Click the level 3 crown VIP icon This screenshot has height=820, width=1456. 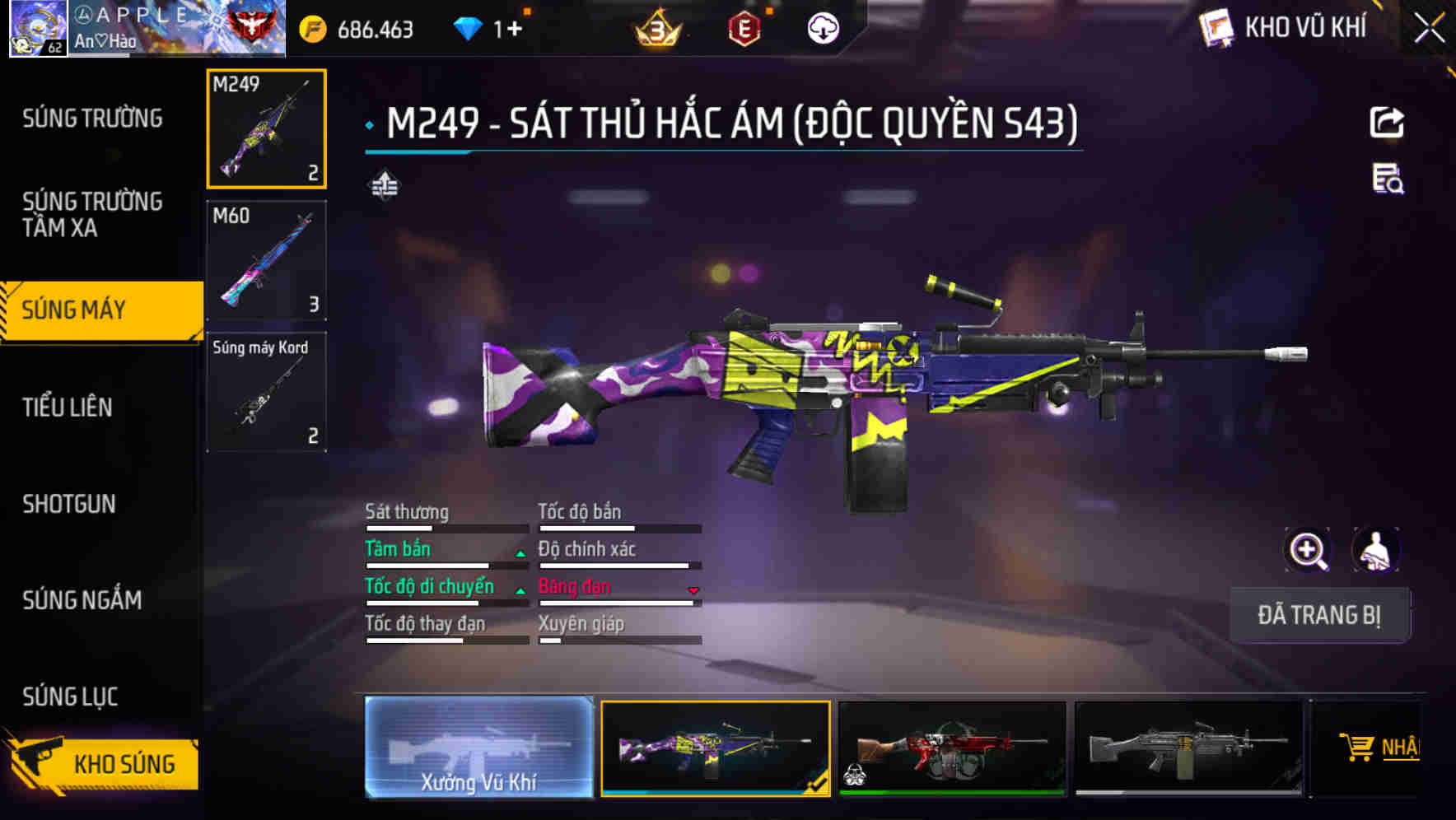[658, 26]
